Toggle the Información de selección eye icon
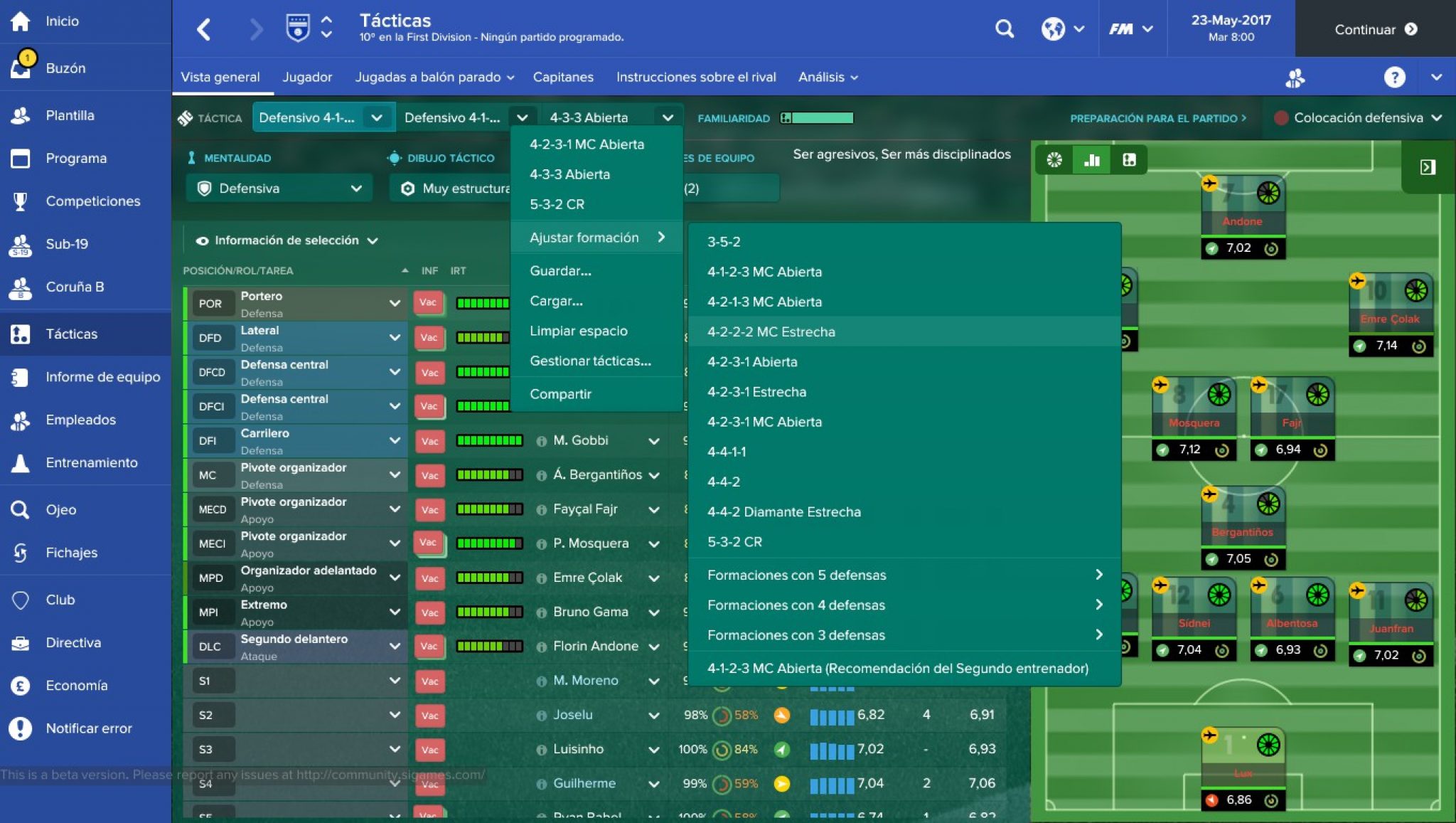 [x=203, y=240]
